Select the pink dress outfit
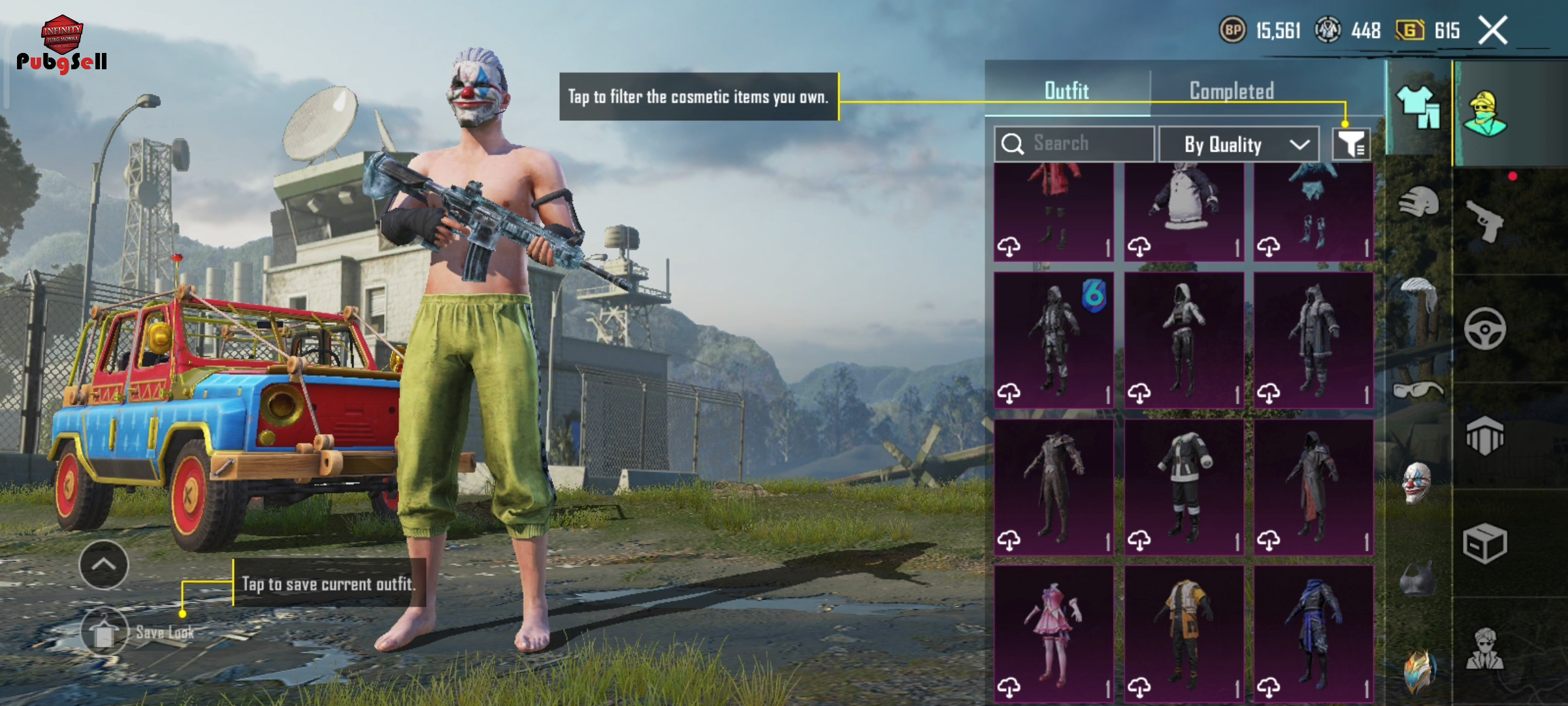Screen dimensions: 1568x706 point(1054,633)
